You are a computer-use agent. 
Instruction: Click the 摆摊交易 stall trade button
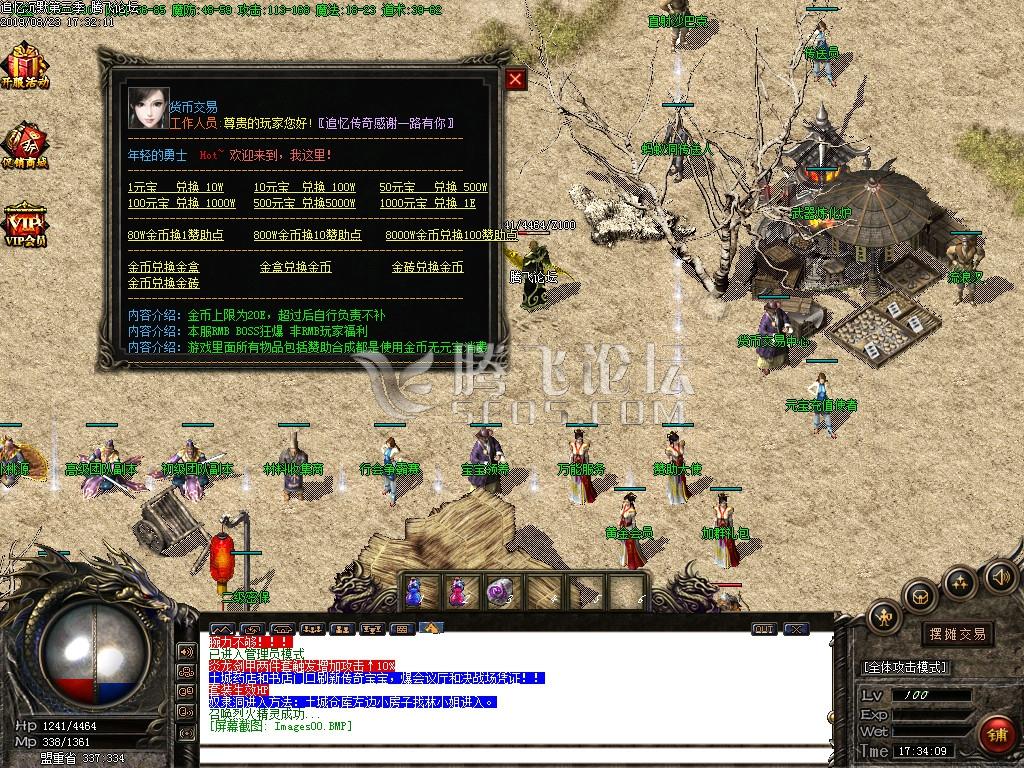pyautogui.click(x=957, y=634)
